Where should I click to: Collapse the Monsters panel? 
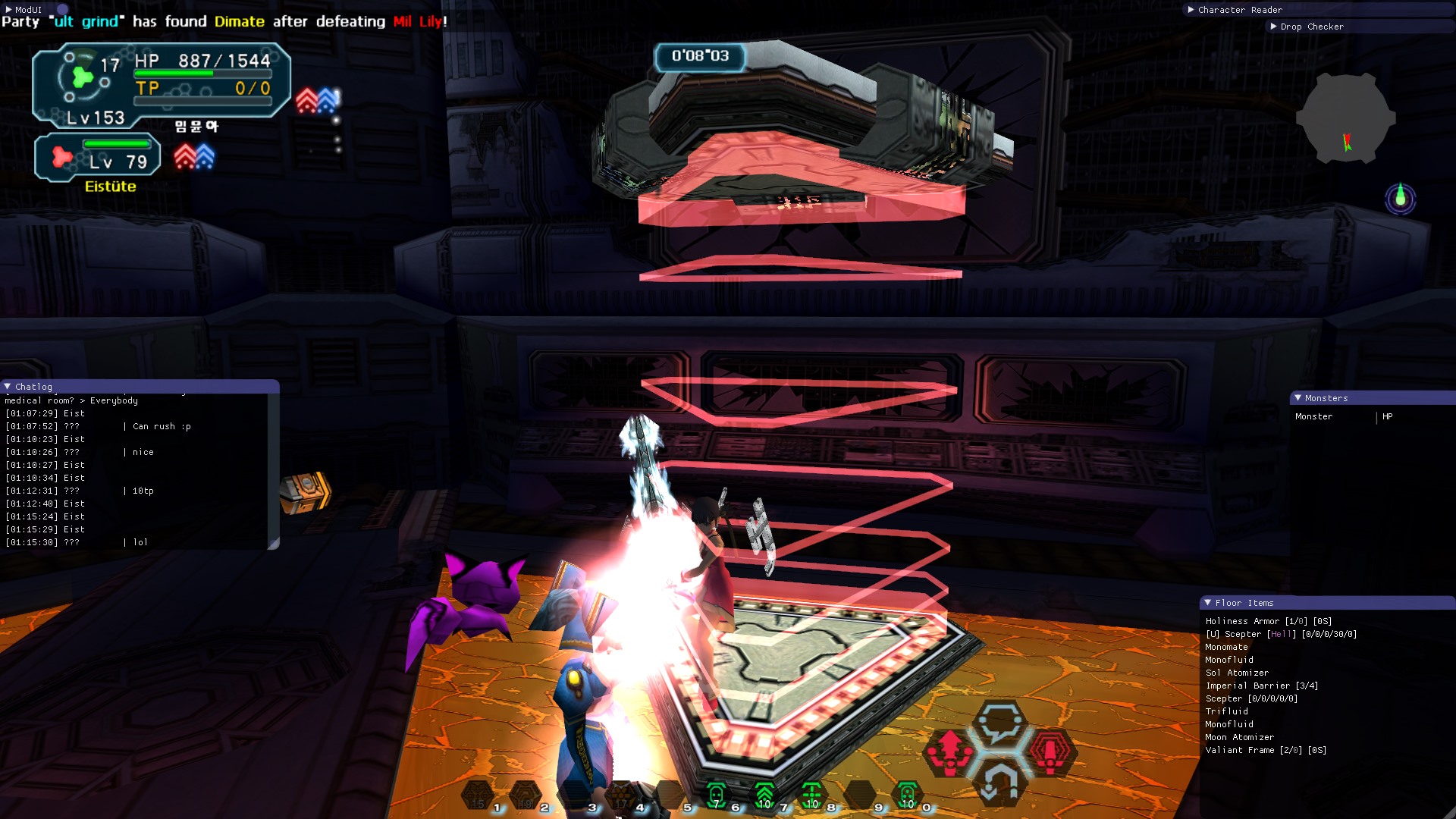point(1298,398)
